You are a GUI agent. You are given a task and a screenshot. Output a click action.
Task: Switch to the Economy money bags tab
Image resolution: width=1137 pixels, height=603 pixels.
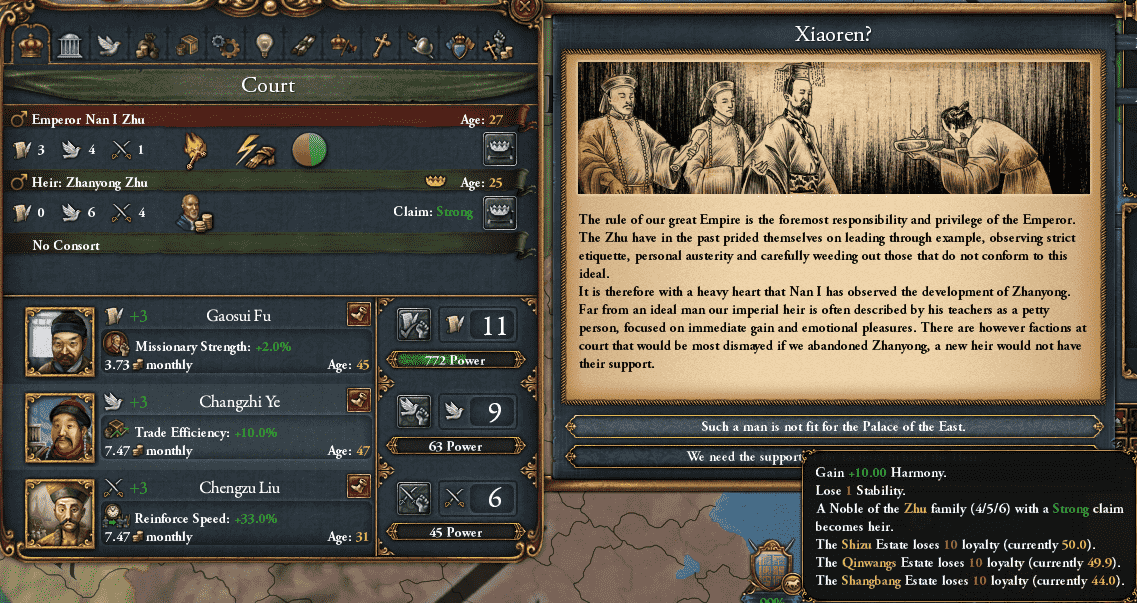(x=147, y=45)
